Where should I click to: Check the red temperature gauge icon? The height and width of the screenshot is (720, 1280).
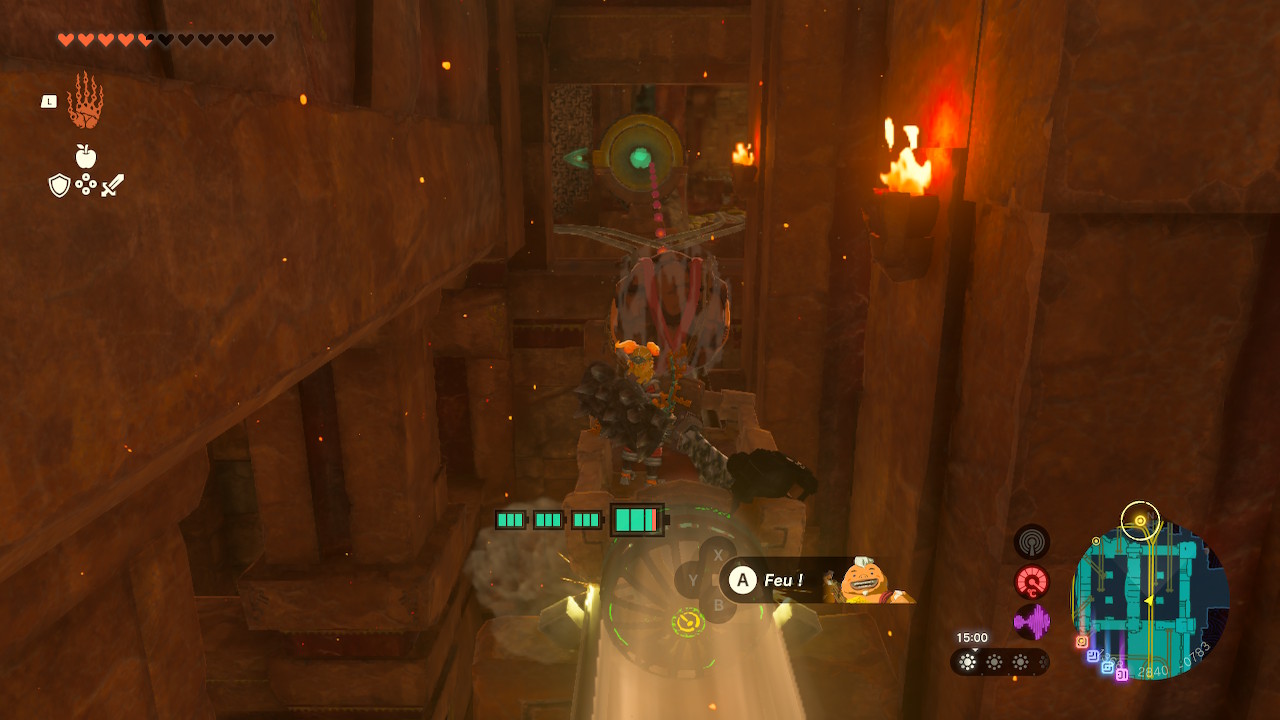click(x=1031, y=582)
